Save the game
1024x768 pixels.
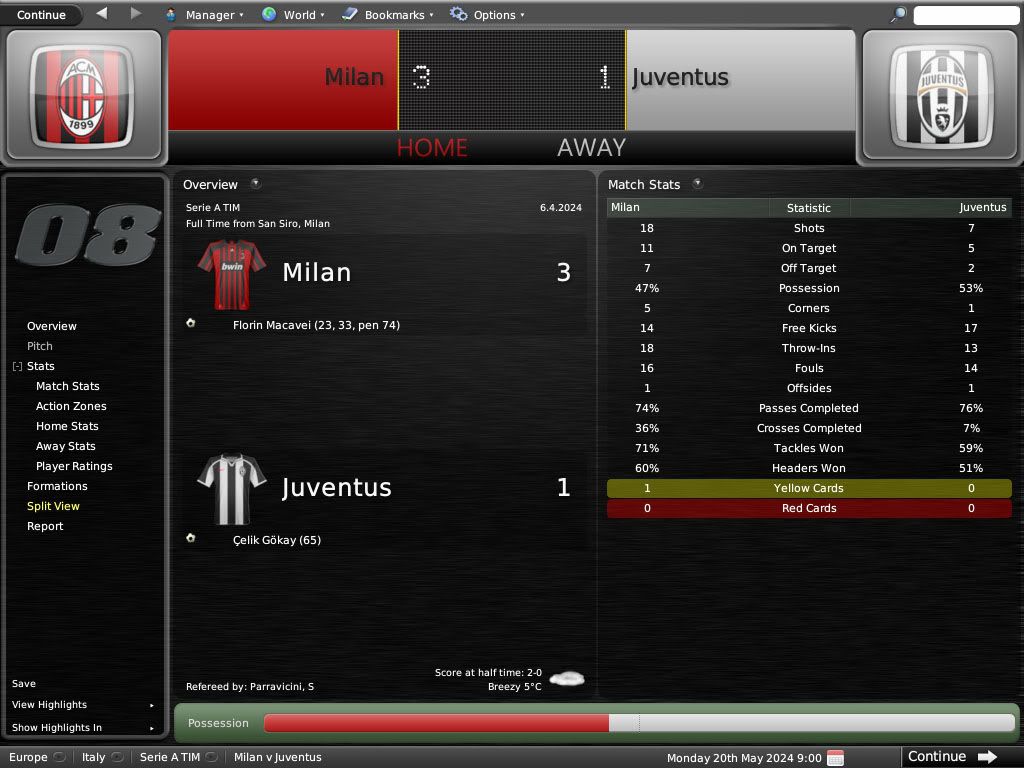click(24, 684)
